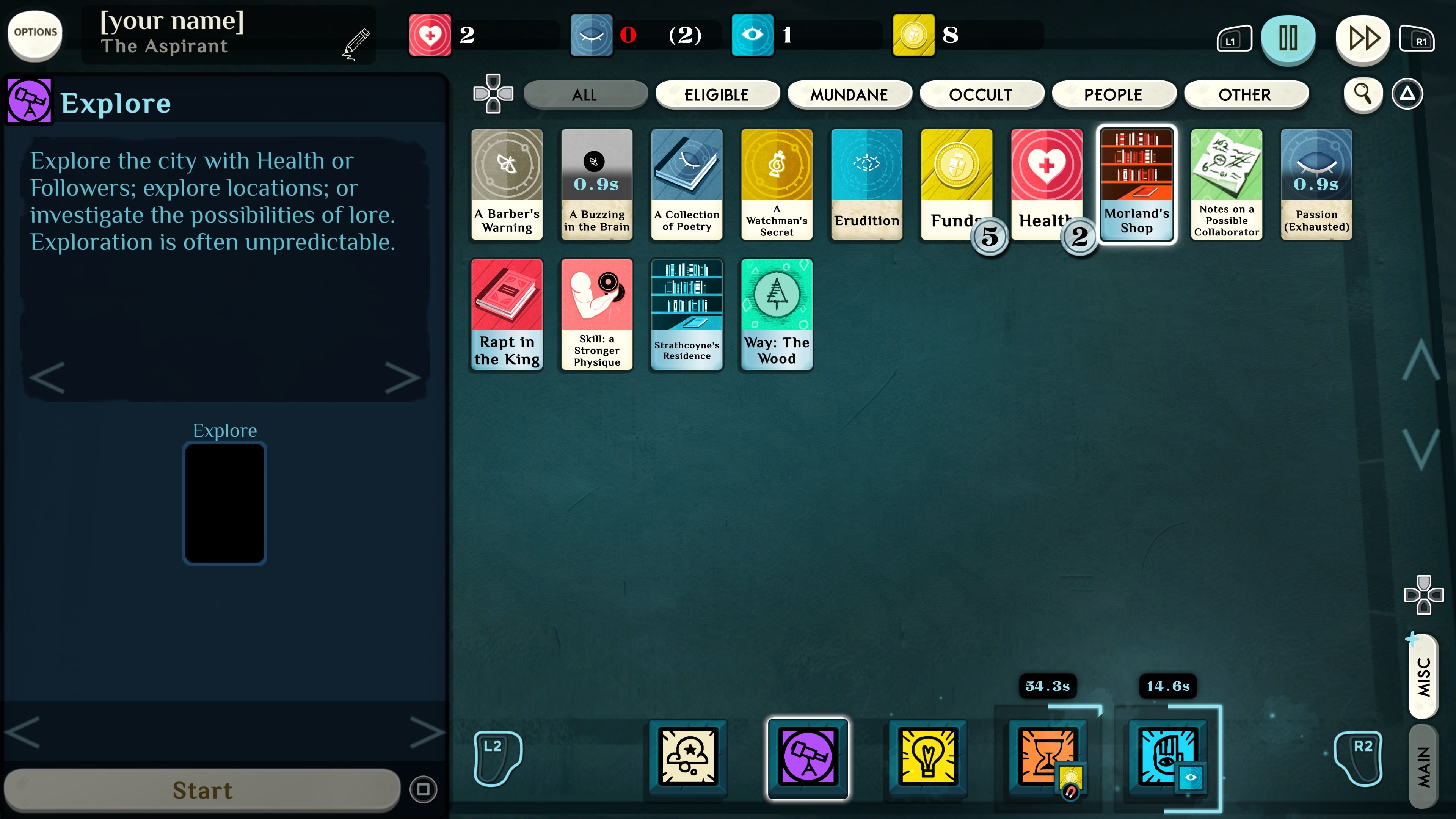Switch to the OTHER filter tab
1456x819 pixels.
[1246, 94]
